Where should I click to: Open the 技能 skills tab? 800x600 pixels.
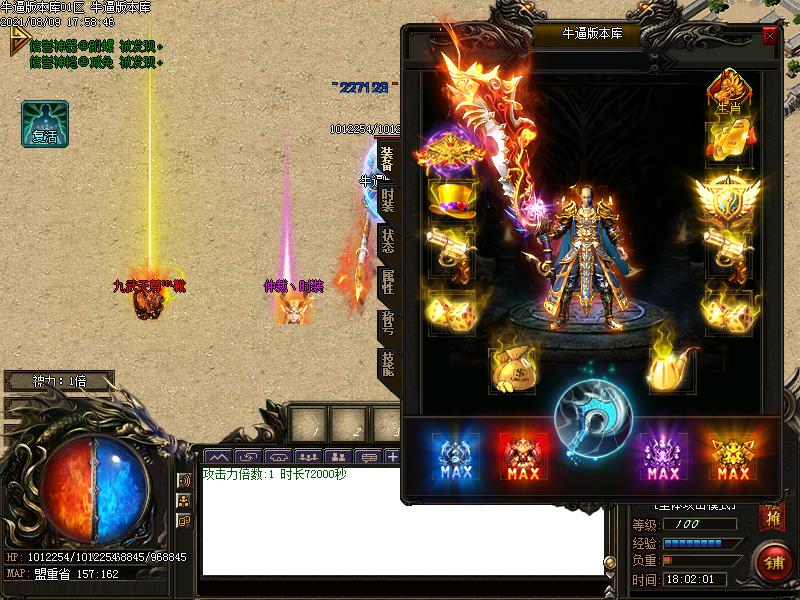coord(388,362)
